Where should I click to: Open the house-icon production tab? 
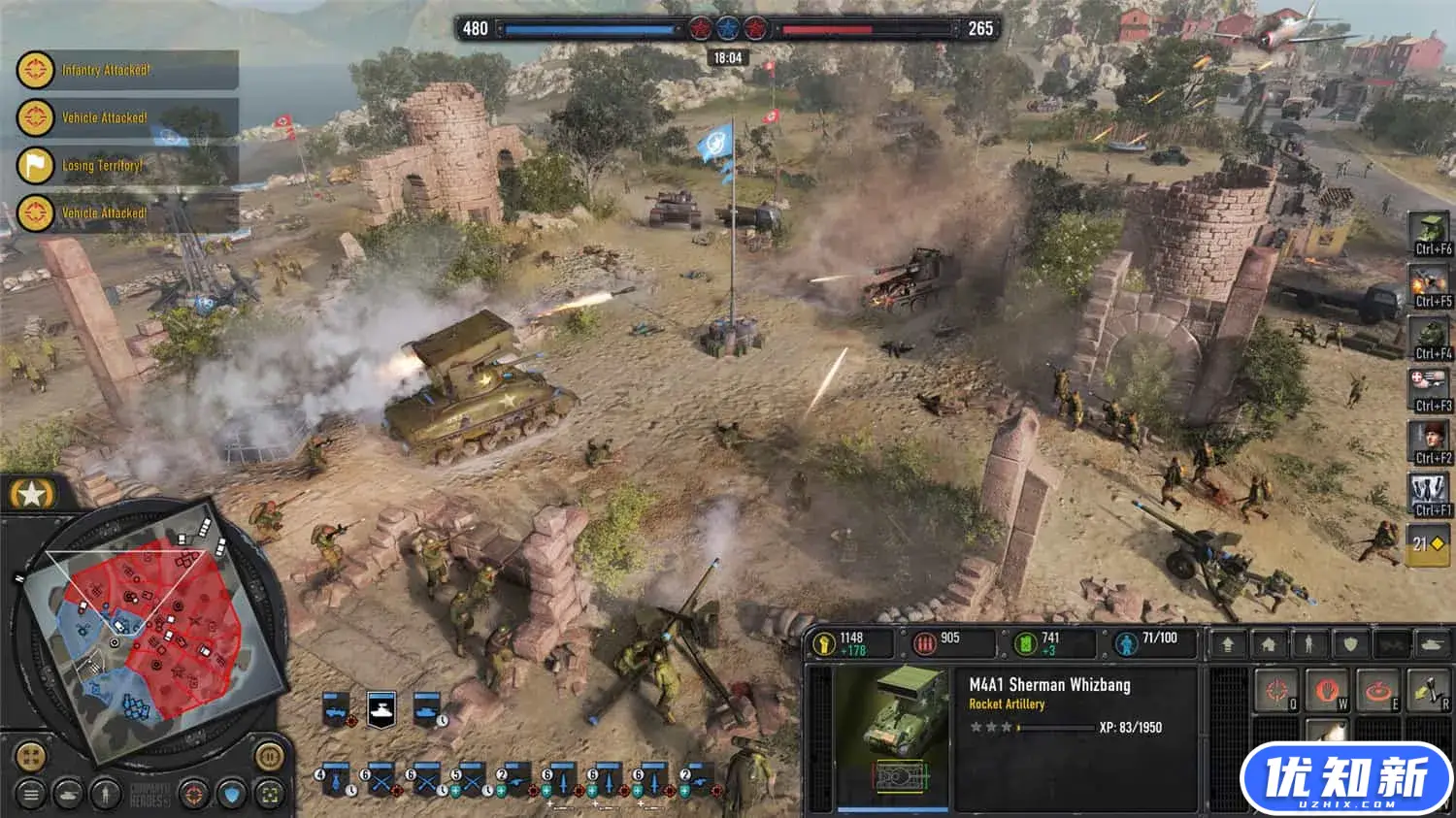[x=1269, y=643]
